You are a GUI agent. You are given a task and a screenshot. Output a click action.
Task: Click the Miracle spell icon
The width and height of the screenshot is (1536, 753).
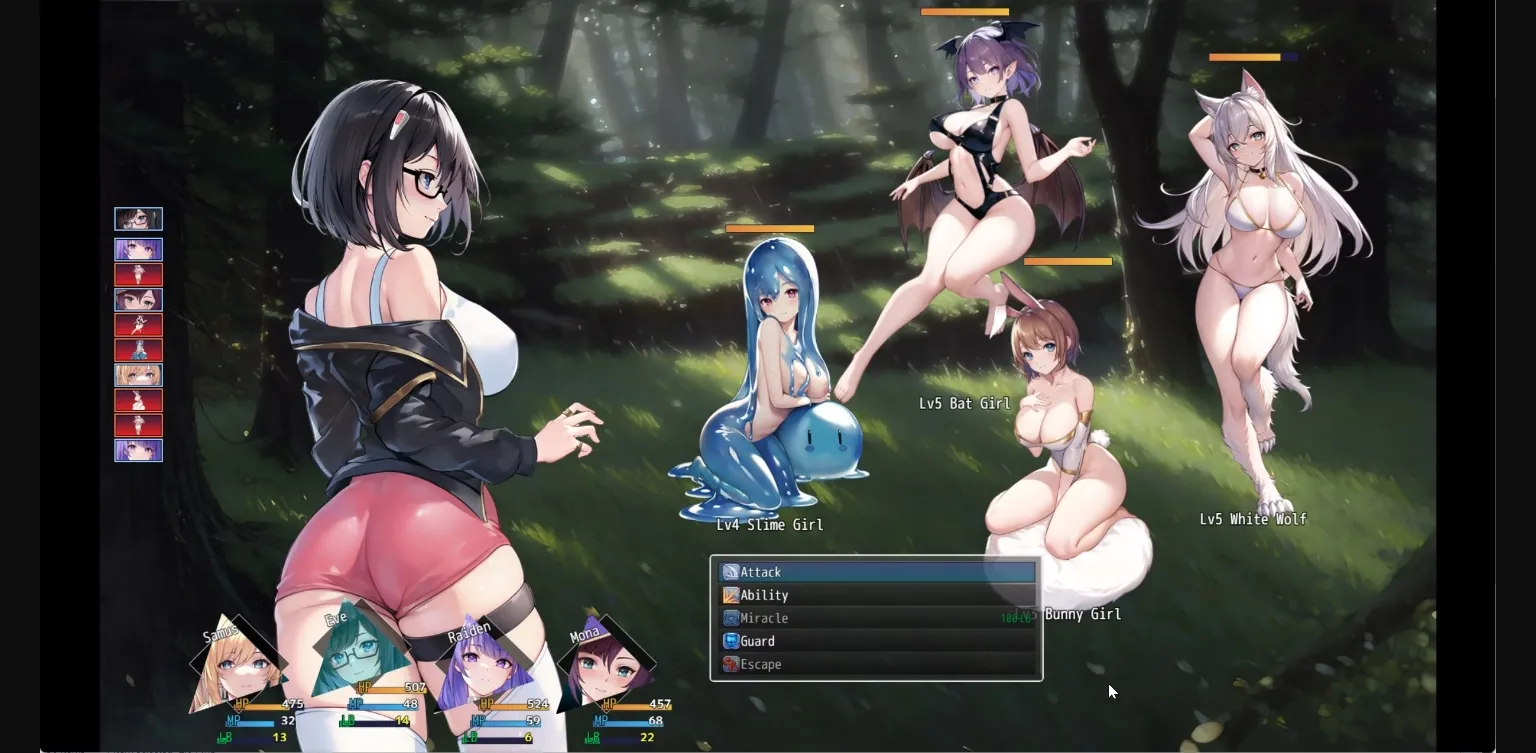(x=730, y=617)
